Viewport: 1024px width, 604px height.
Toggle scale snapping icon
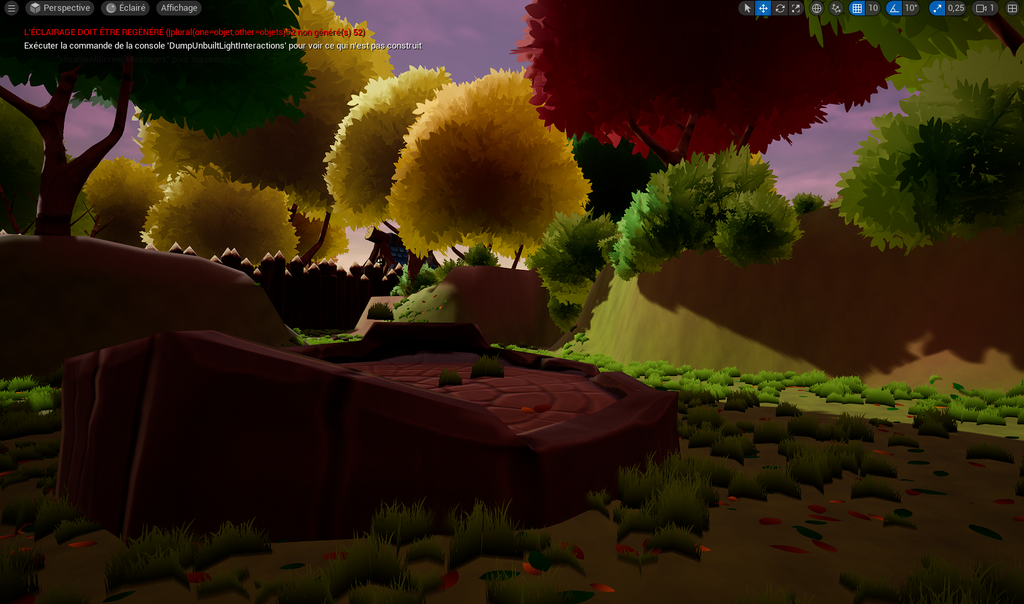[936, 8]
